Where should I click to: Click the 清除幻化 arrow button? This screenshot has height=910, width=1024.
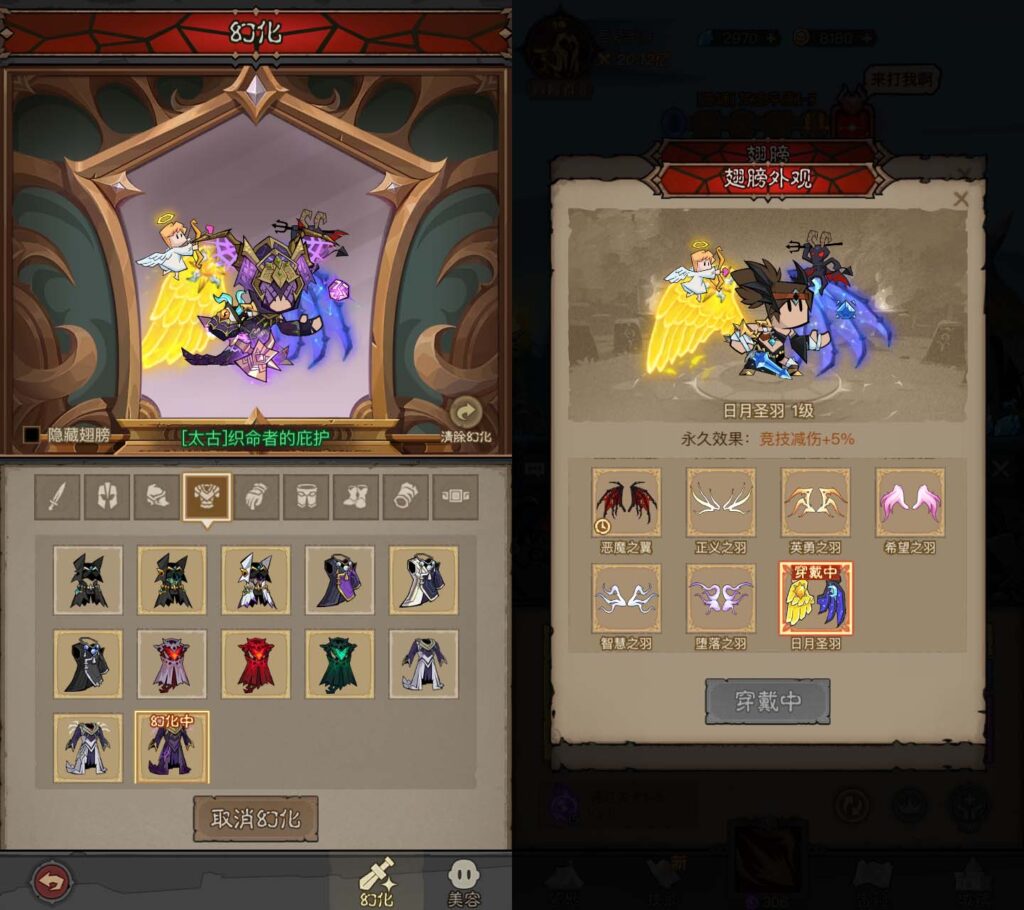tap(465, 413)
